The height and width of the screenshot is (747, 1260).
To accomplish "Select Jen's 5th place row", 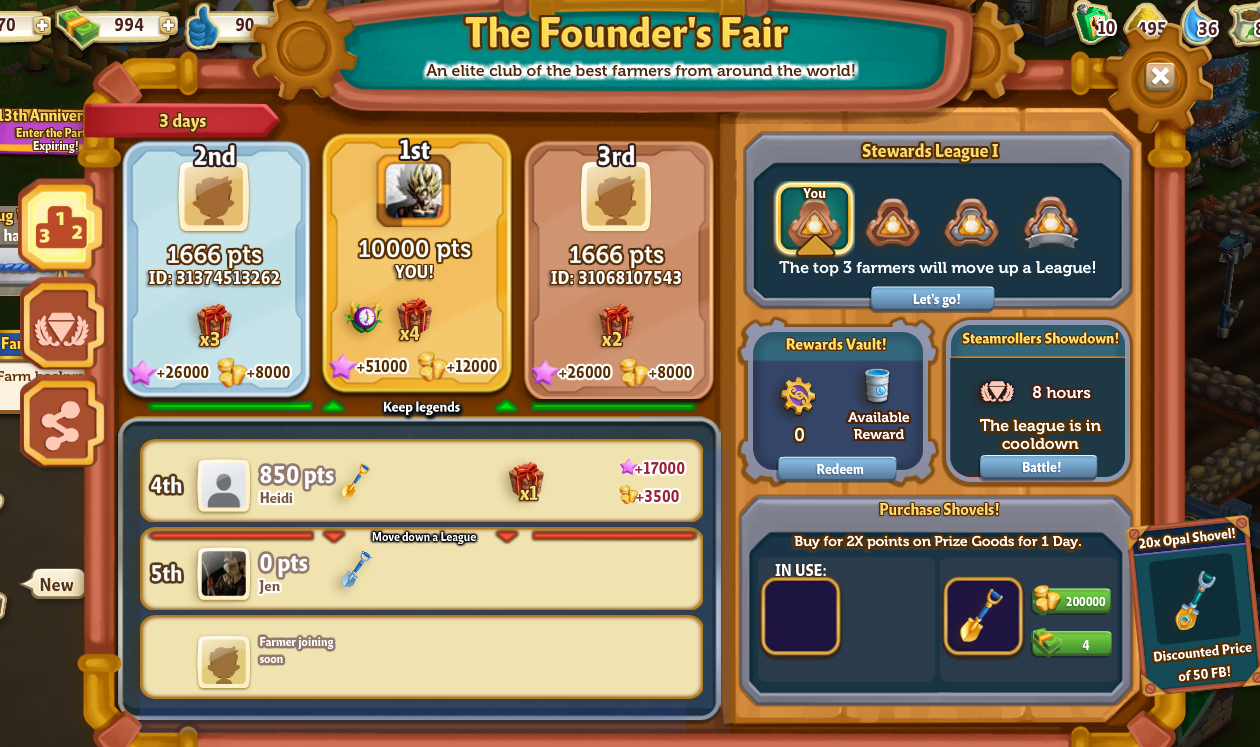I will click(421, 571).
